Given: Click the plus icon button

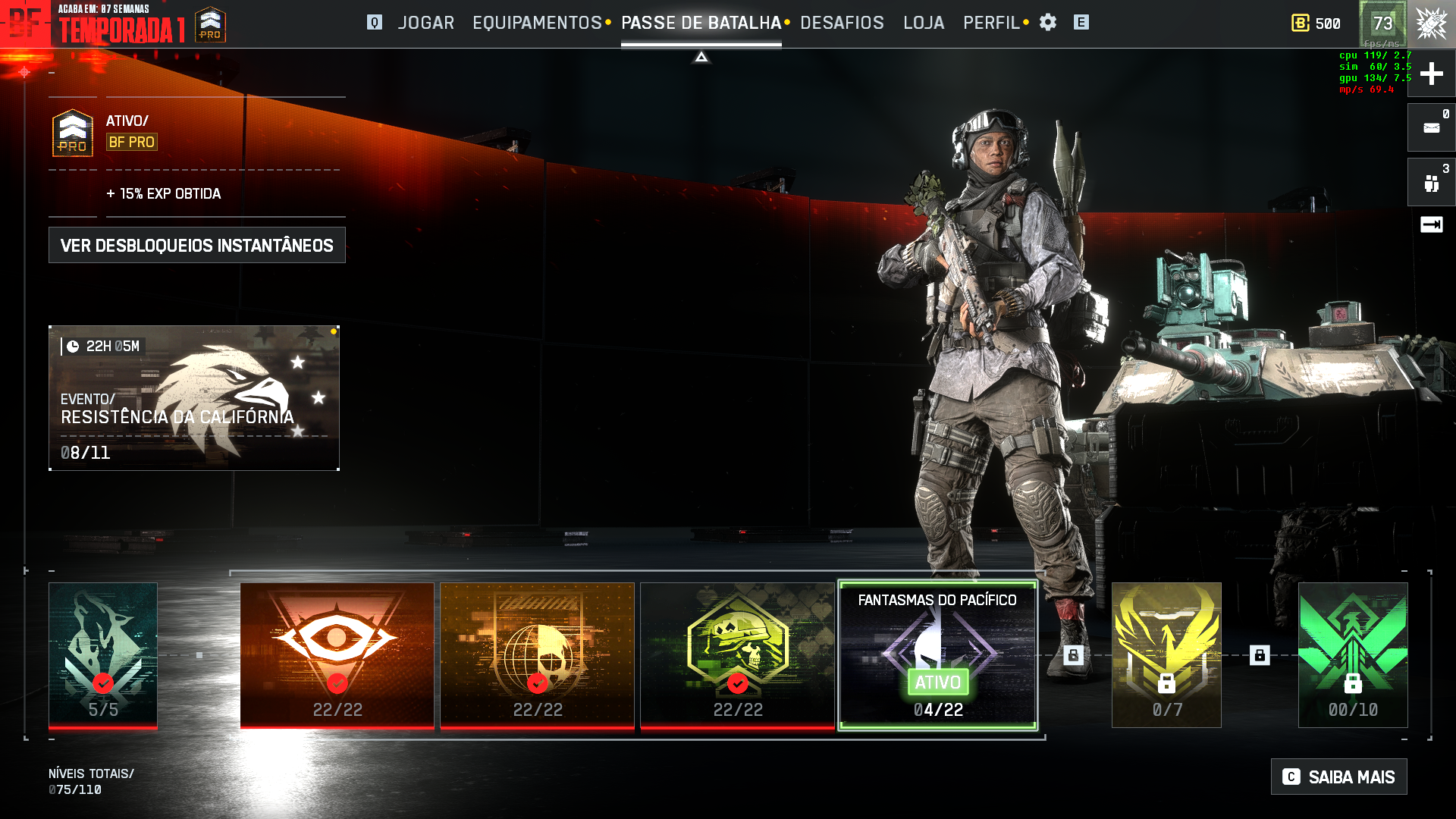Looking at the screenshot, I should click(1431, 74).
